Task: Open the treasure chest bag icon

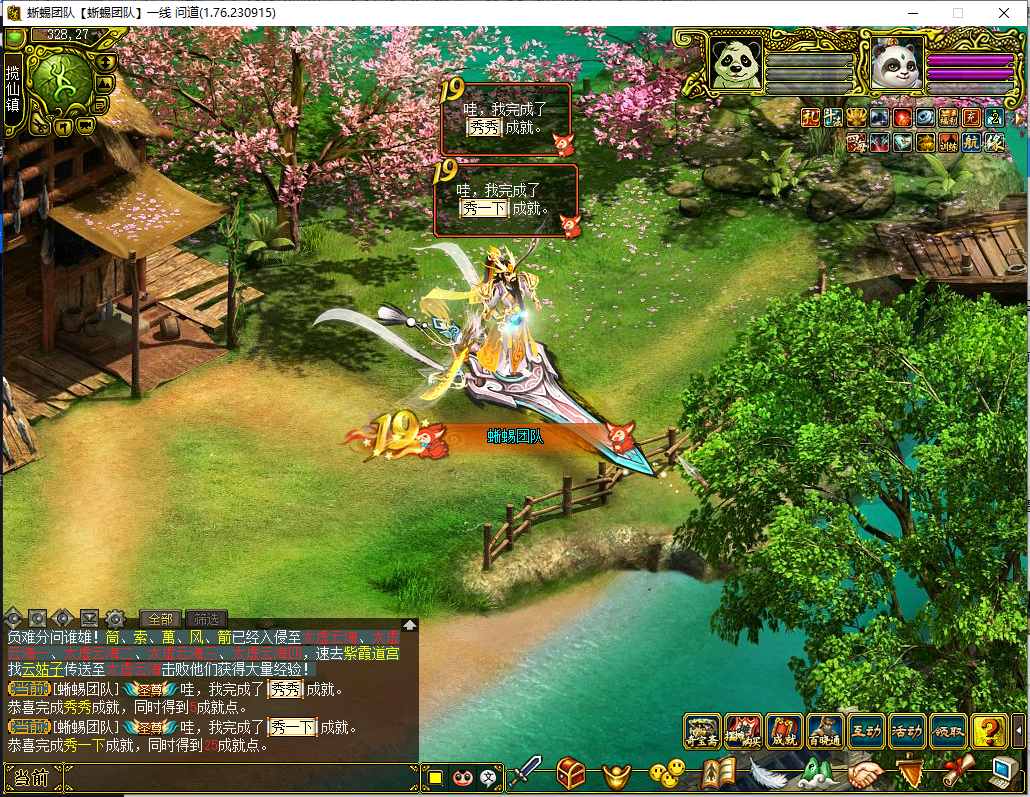Action: click(x=571, y=773)
